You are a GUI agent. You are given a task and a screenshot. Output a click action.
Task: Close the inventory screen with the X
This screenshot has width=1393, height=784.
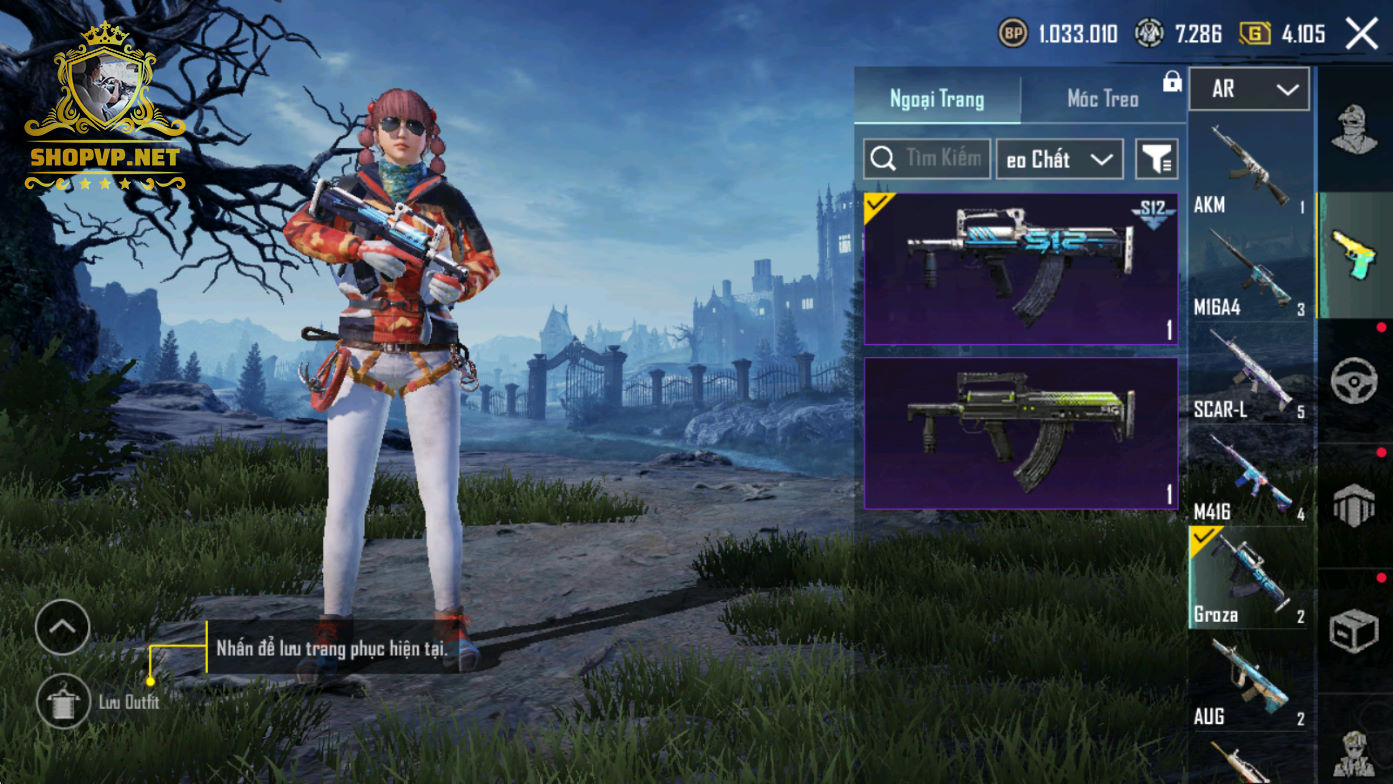click(x=1361, y=34)
